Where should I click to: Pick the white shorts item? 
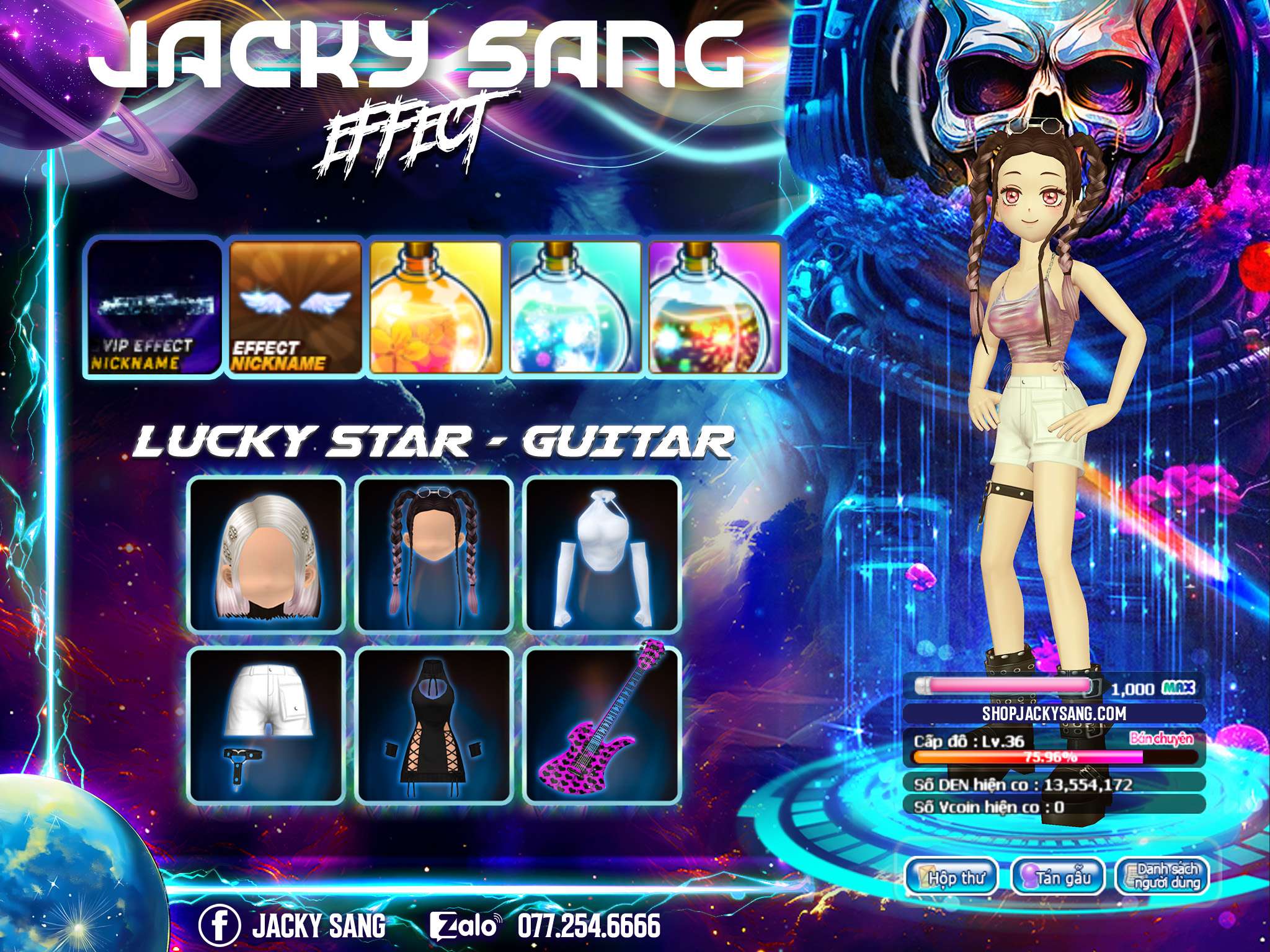point(267,724)
